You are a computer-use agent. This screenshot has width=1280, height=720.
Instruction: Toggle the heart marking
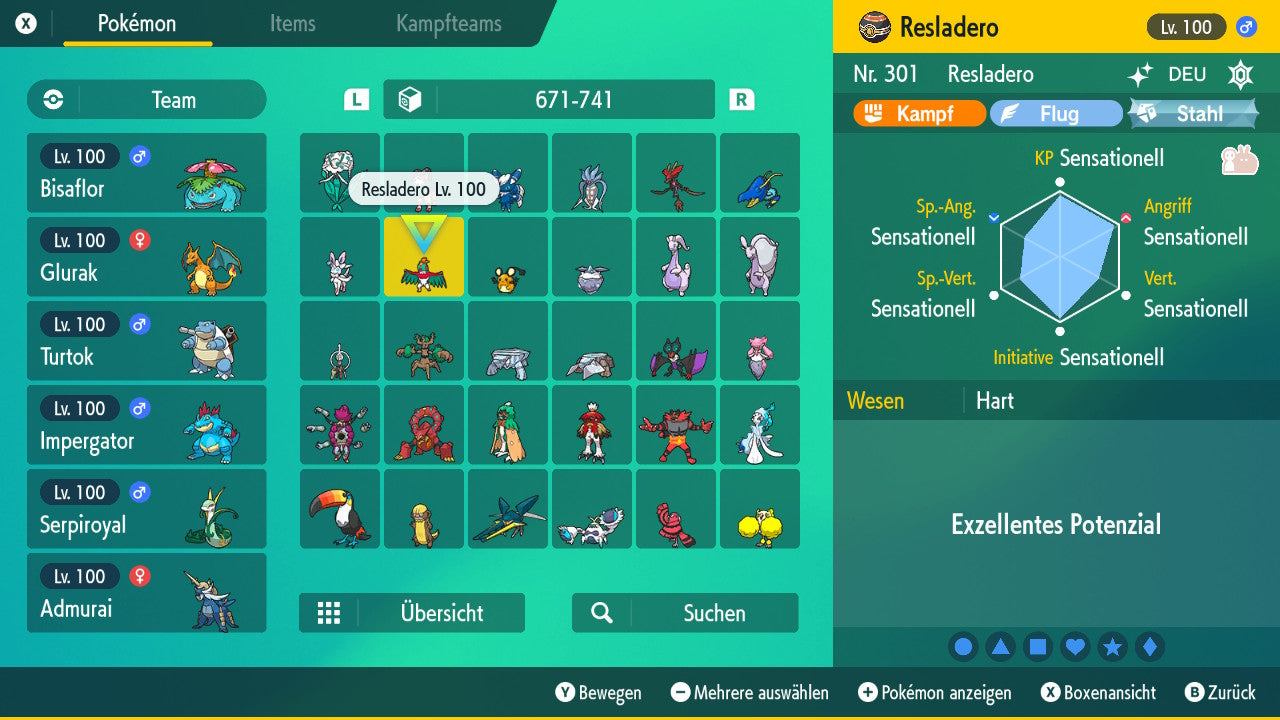1075,647
